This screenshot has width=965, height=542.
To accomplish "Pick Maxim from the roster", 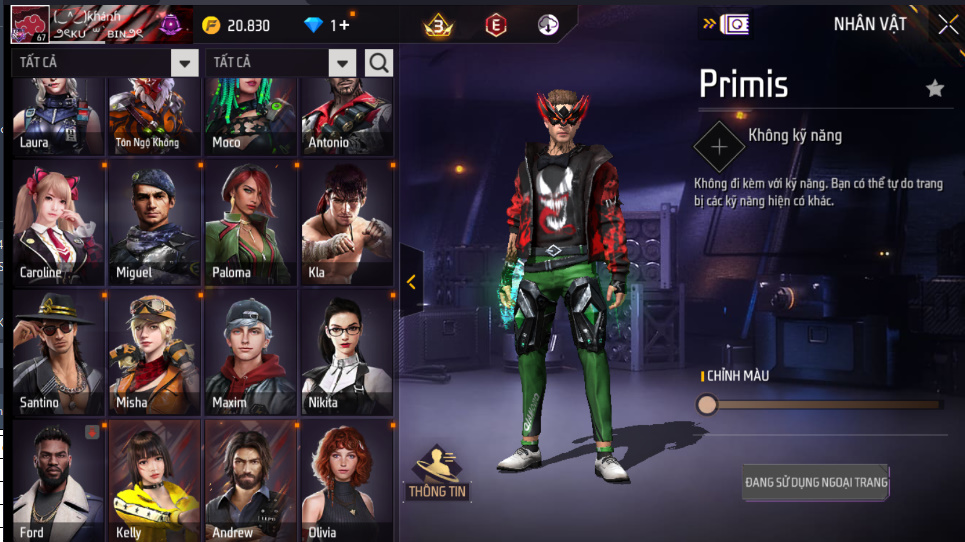I will tap(249, 352).
